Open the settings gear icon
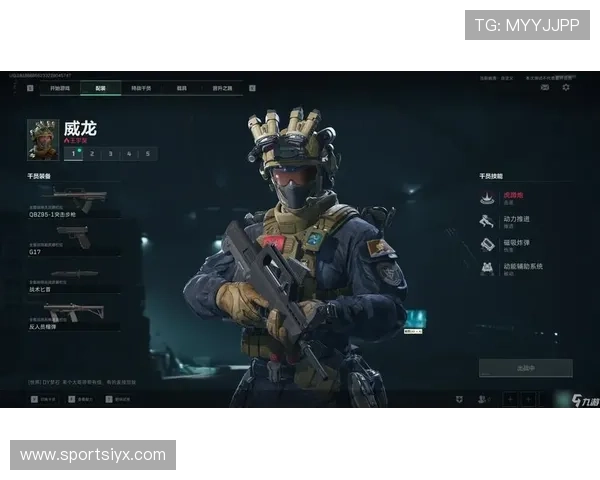The image size is (600, 480). (566, 88)
